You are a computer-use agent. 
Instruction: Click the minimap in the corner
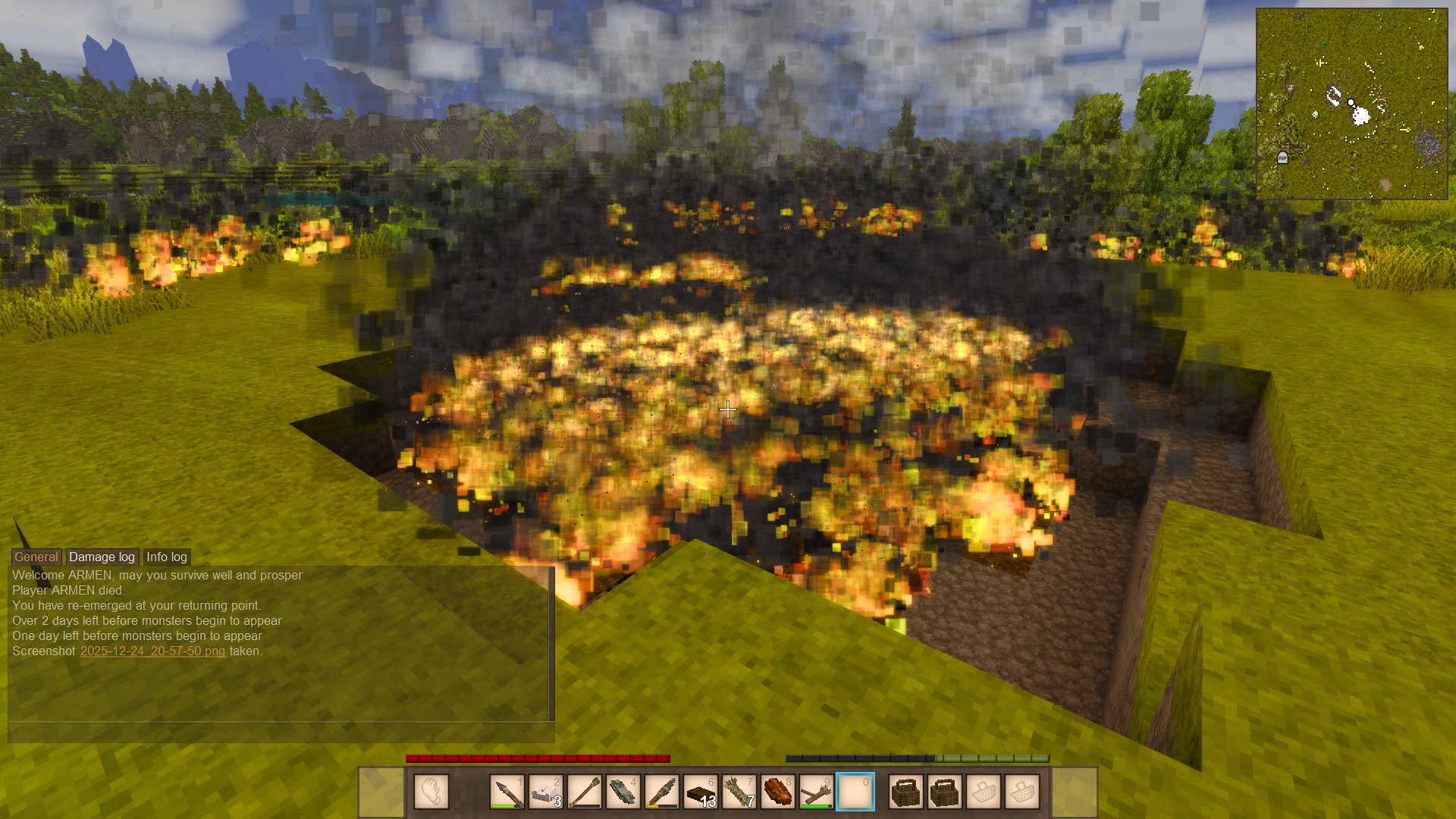[1351, 104]
